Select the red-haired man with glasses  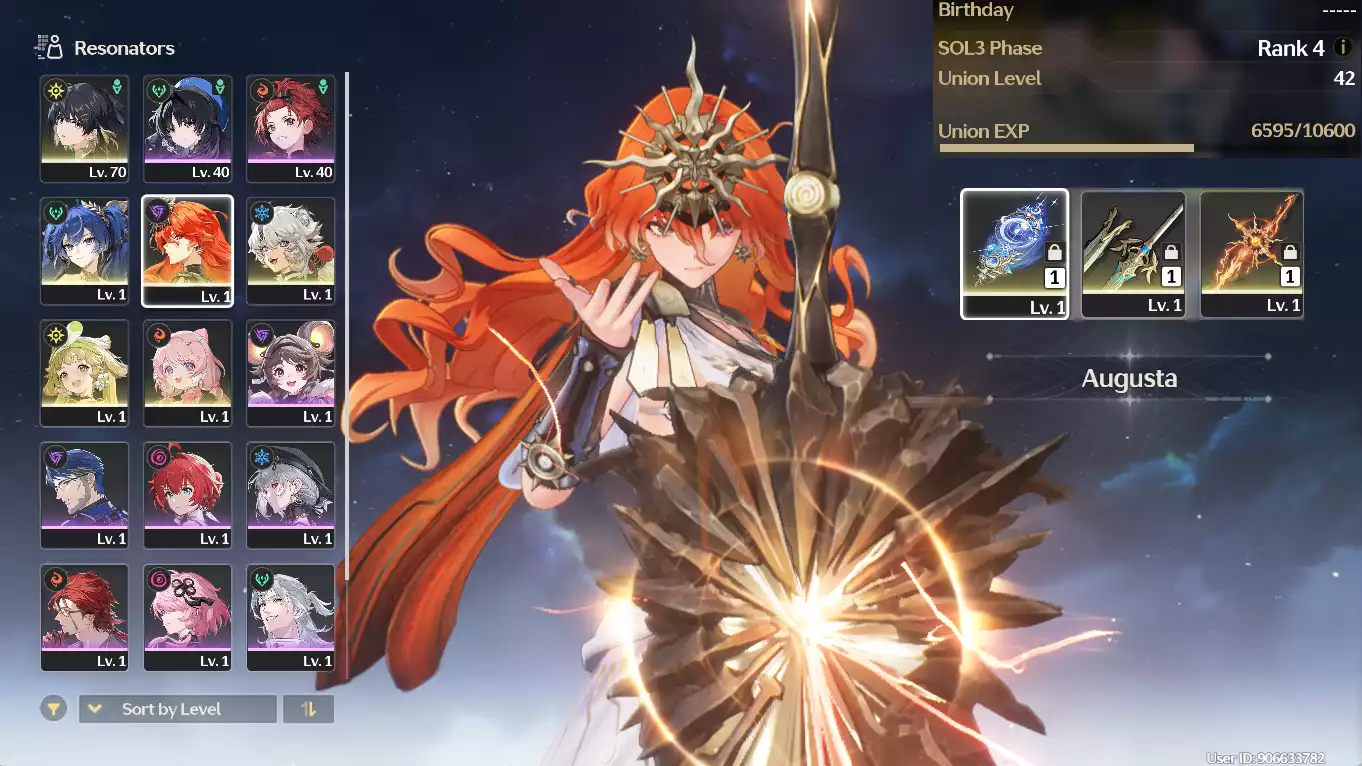pyautogui.click(x=85, y=617)
